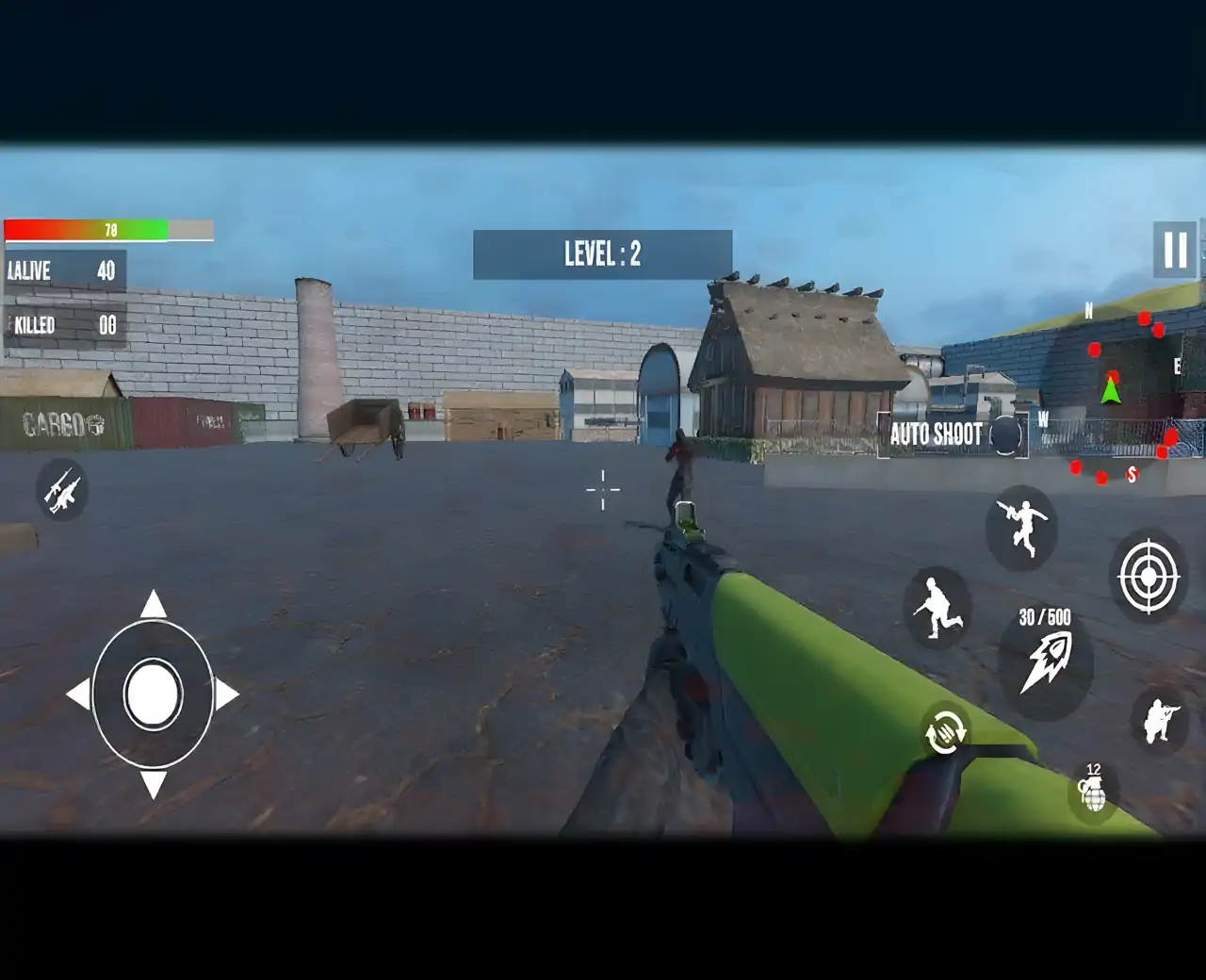Viewport: 1206px width, 980px height.
Task: Select the target scope aim icon
Action: pos(1148,576)
